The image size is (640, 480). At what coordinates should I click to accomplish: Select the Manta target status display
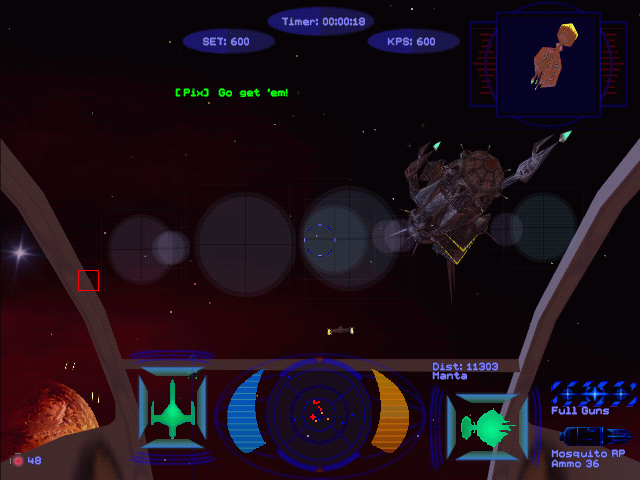pyautogui.click(x=486, y=426)
